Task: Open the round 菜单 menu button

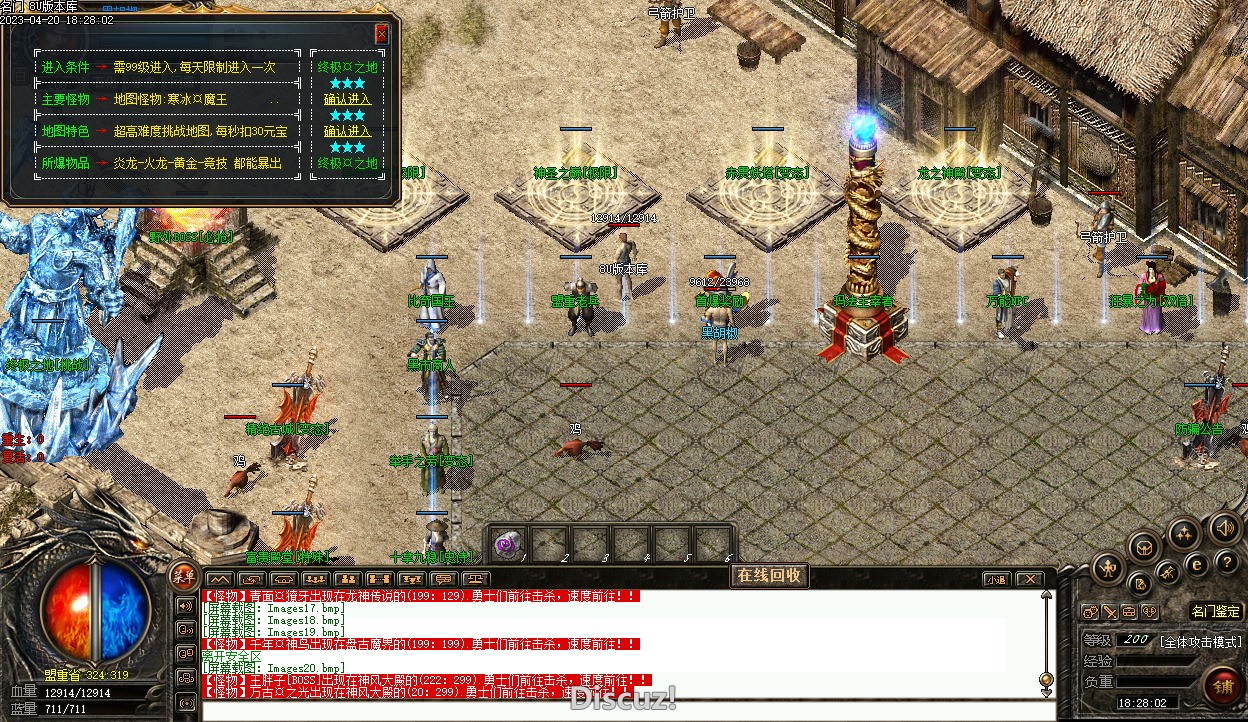Action: pyautogui.click(x=182, y=576)
